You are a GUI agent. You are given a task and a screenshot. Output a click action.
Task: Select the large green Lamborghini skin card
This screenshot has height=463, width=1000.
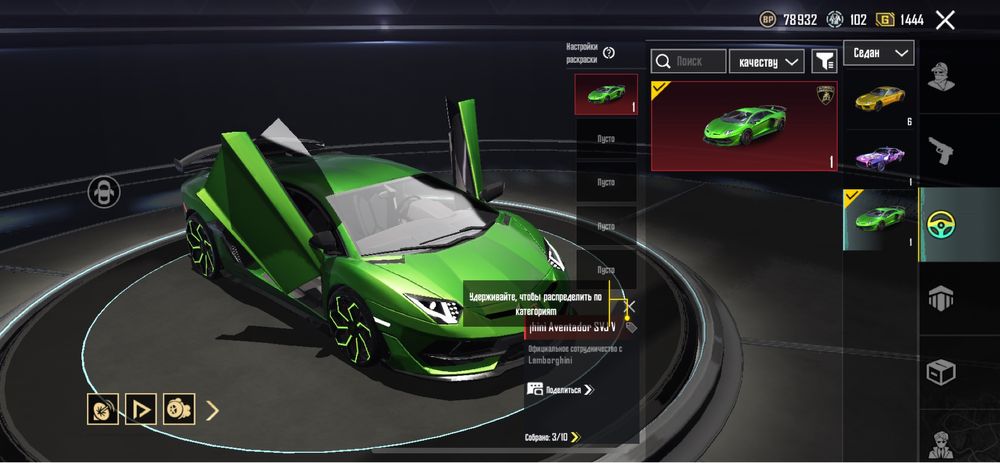(744, 126)
